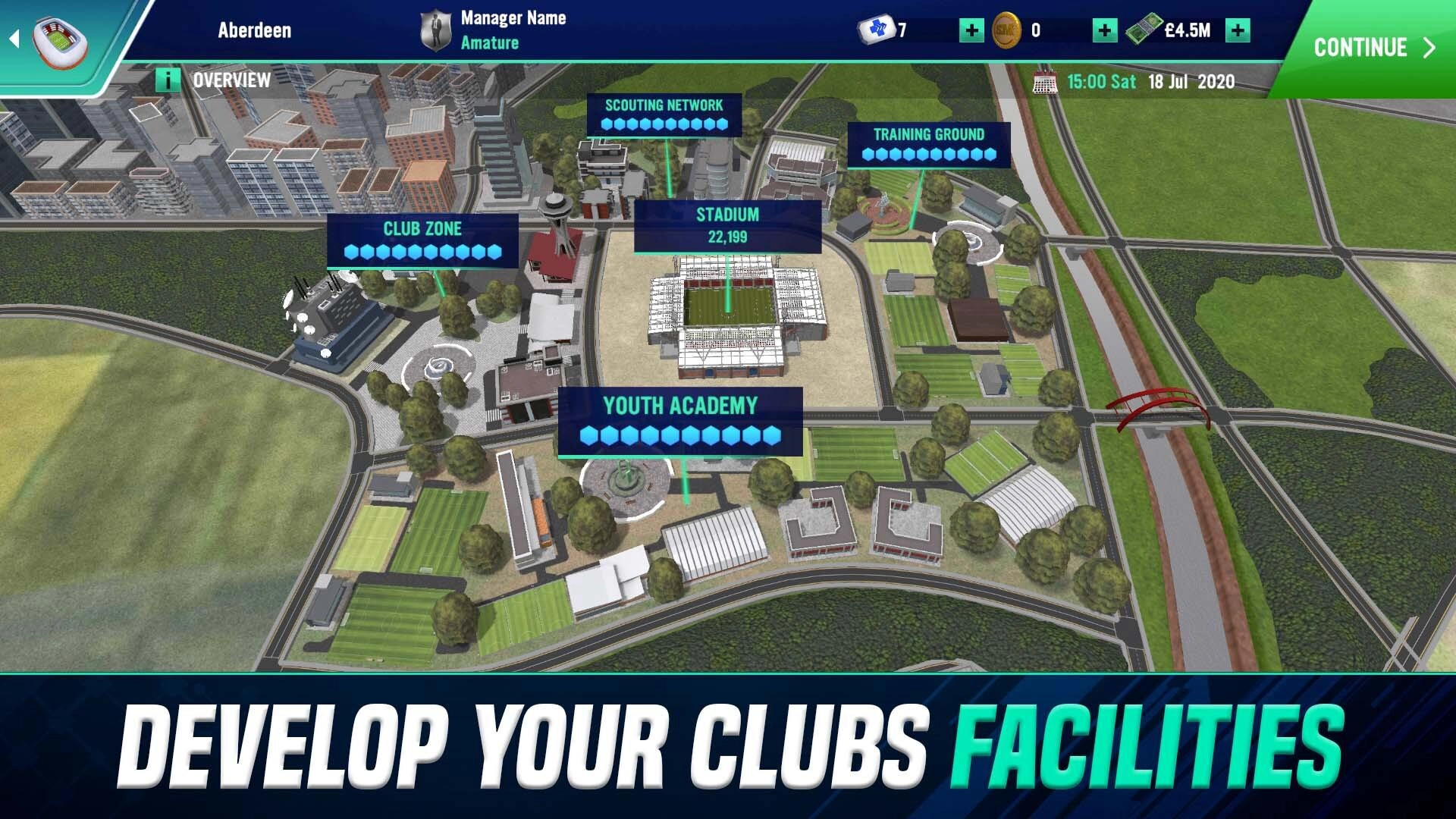This screenshot has height=819, width=1456.
Task: Open the Youth Academy facility
Action: (680, 420)
